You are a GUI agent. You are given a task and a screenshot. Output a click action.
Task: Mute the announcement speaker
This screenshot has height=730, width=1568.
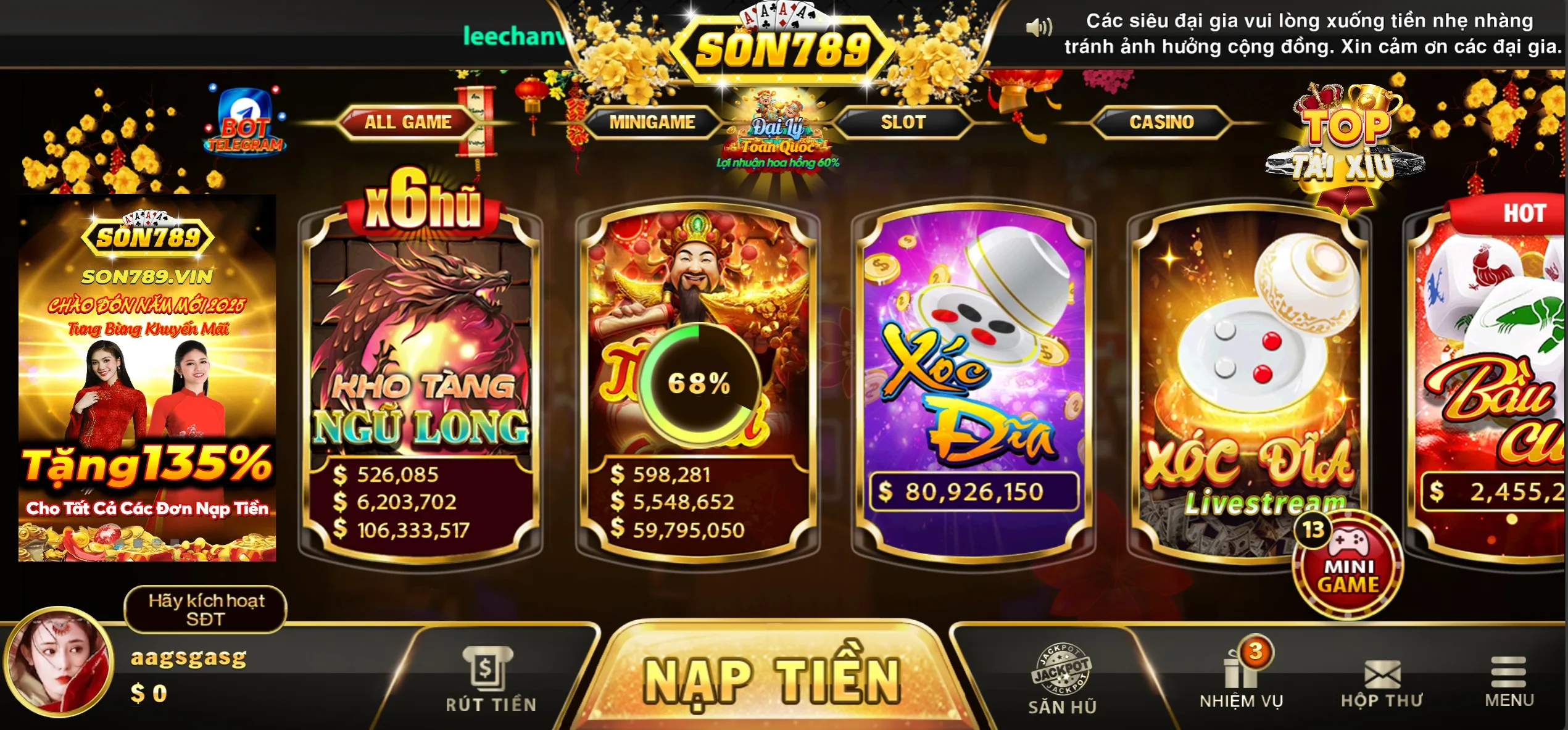tap(1040, 28)
